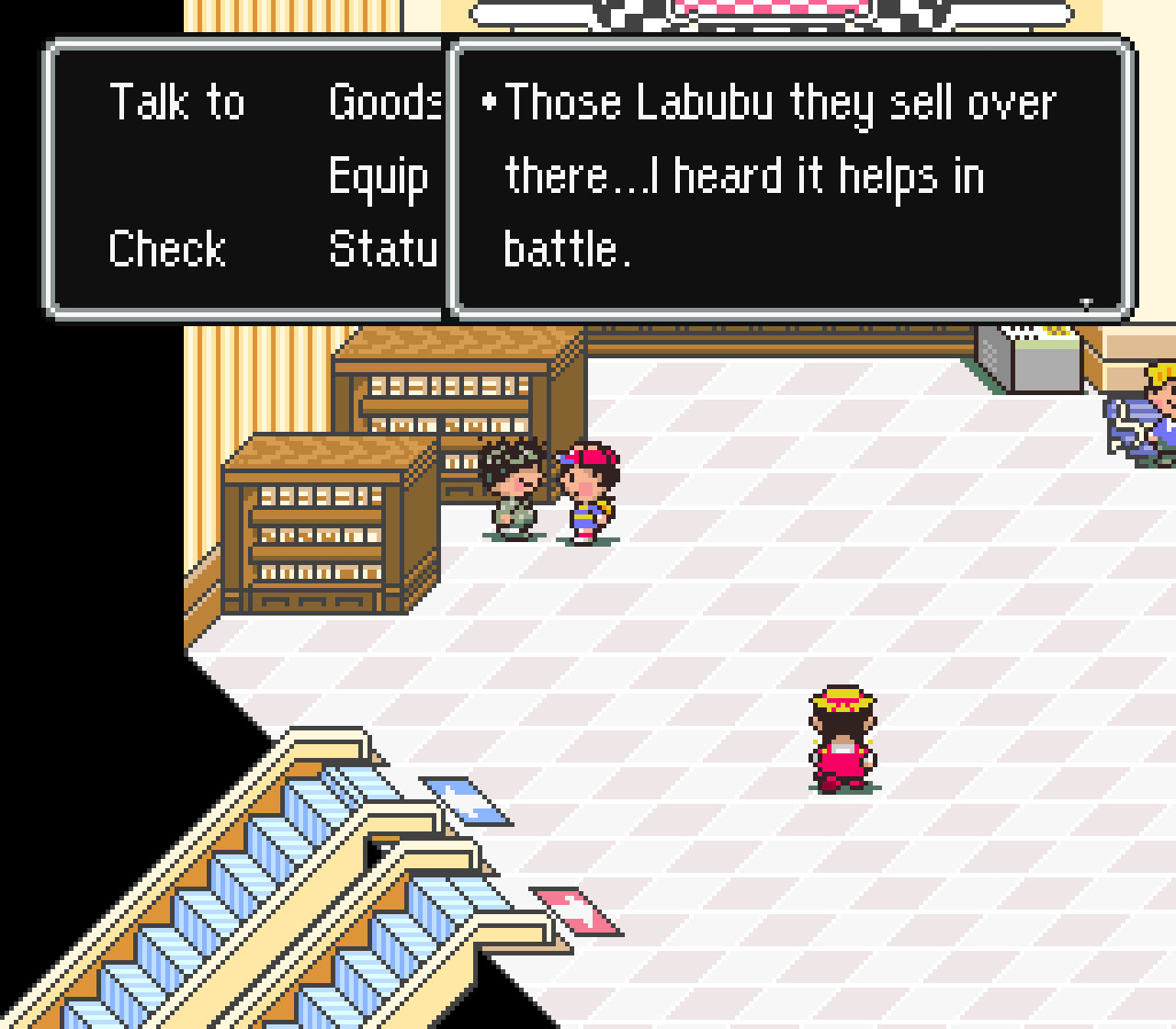Select the Check command
The image size is (1176, 1029).
[x=167, y=248]
